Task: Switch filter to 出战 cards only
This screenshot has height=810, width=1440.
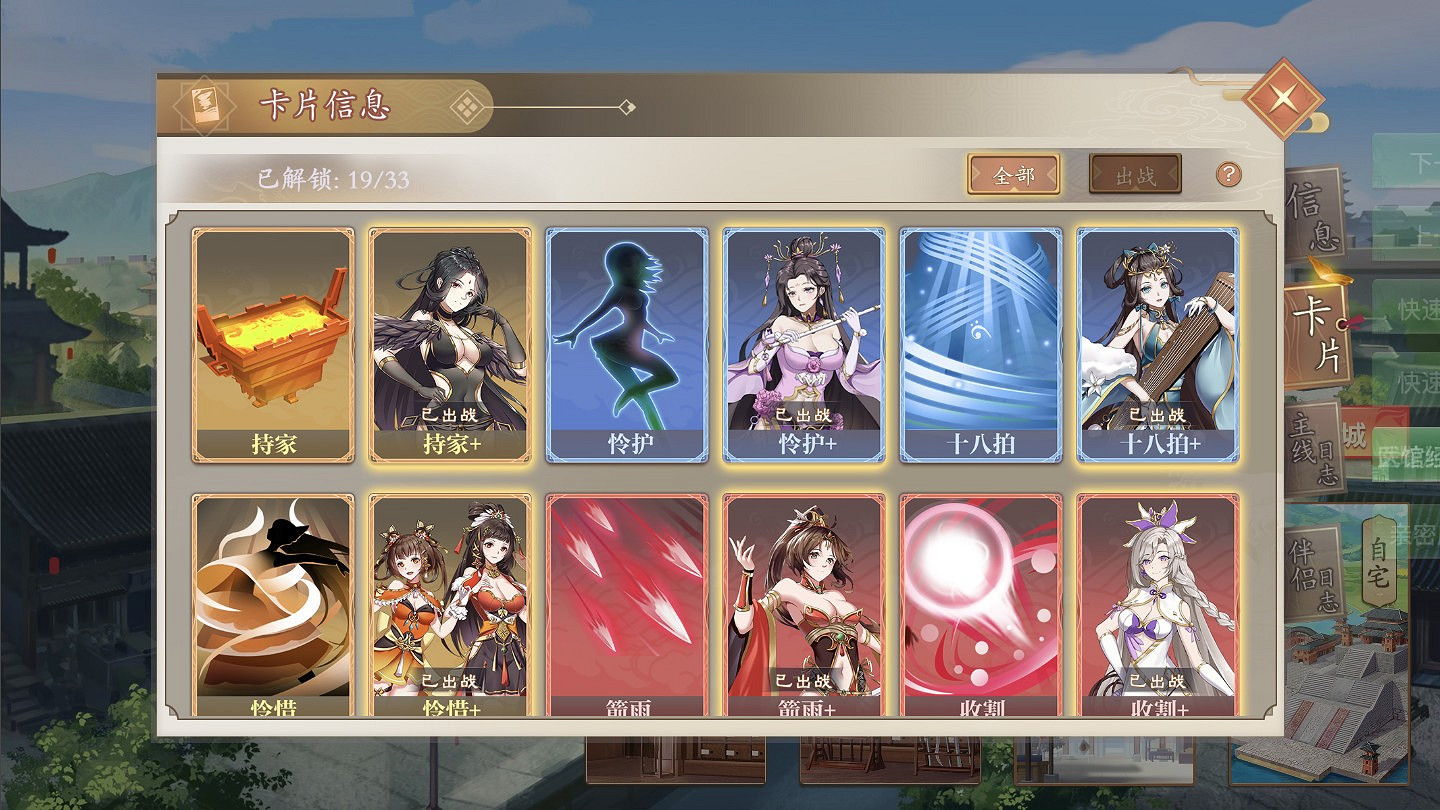Action: coord(1136,172)
